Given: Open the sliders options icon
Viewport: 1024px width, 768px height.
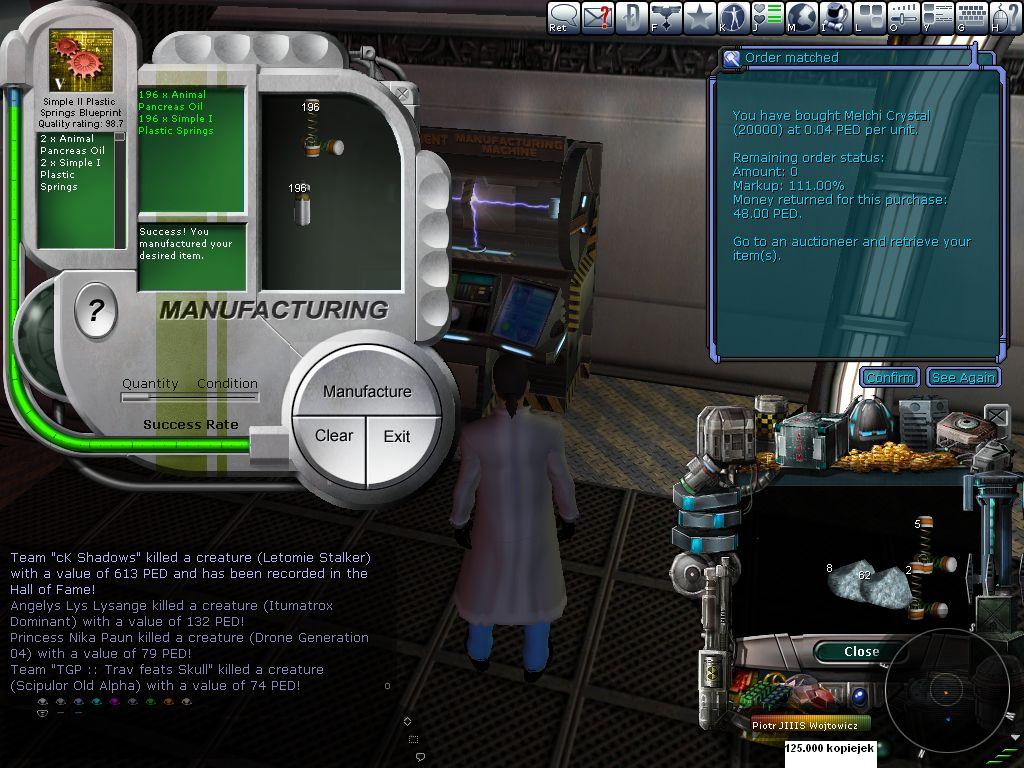Looking at the screenshot, I should pyautogui.click(x=904, y=16).
